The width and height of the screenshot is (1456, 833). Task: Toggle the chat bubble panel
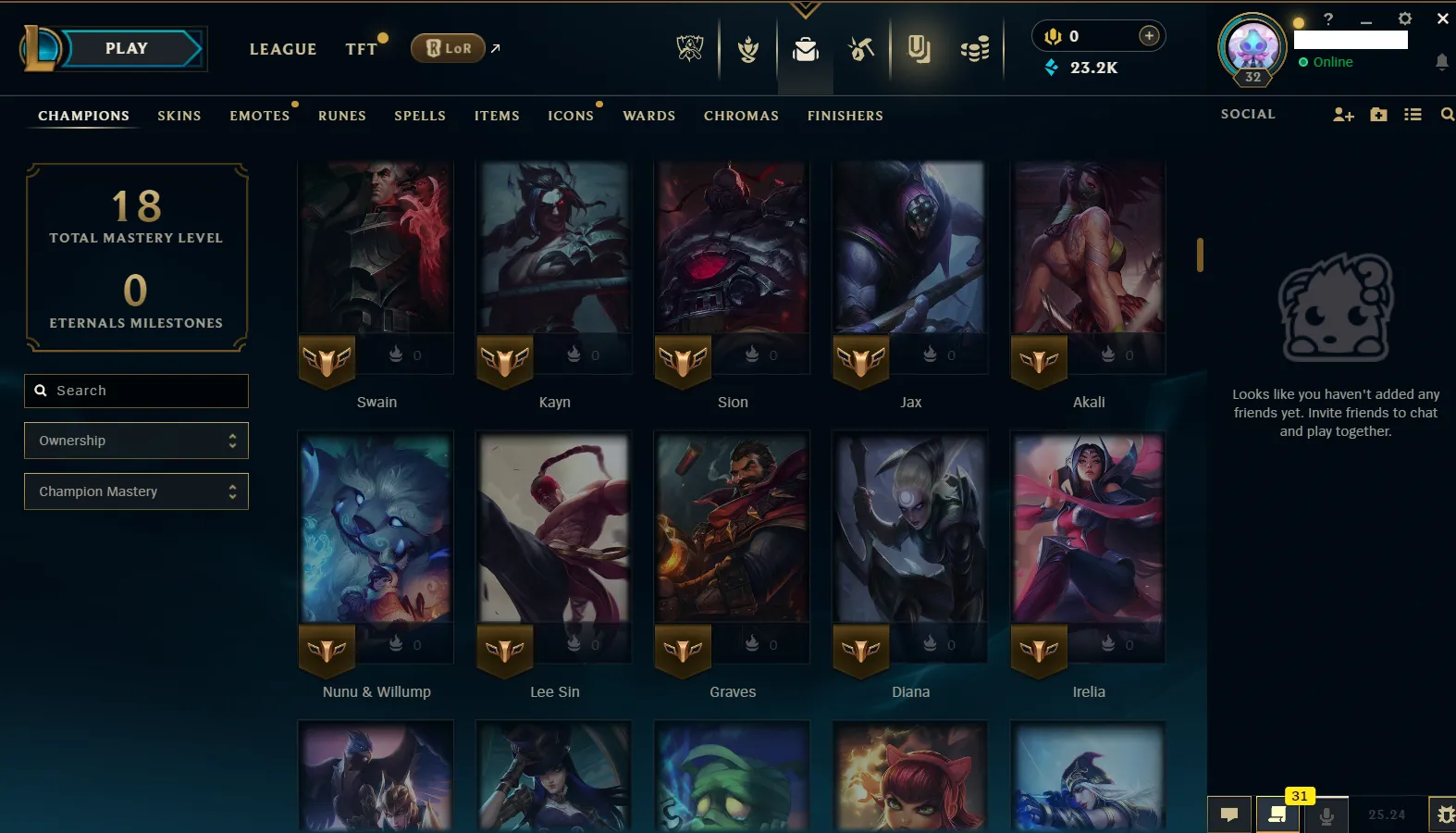click(1229, 815)
